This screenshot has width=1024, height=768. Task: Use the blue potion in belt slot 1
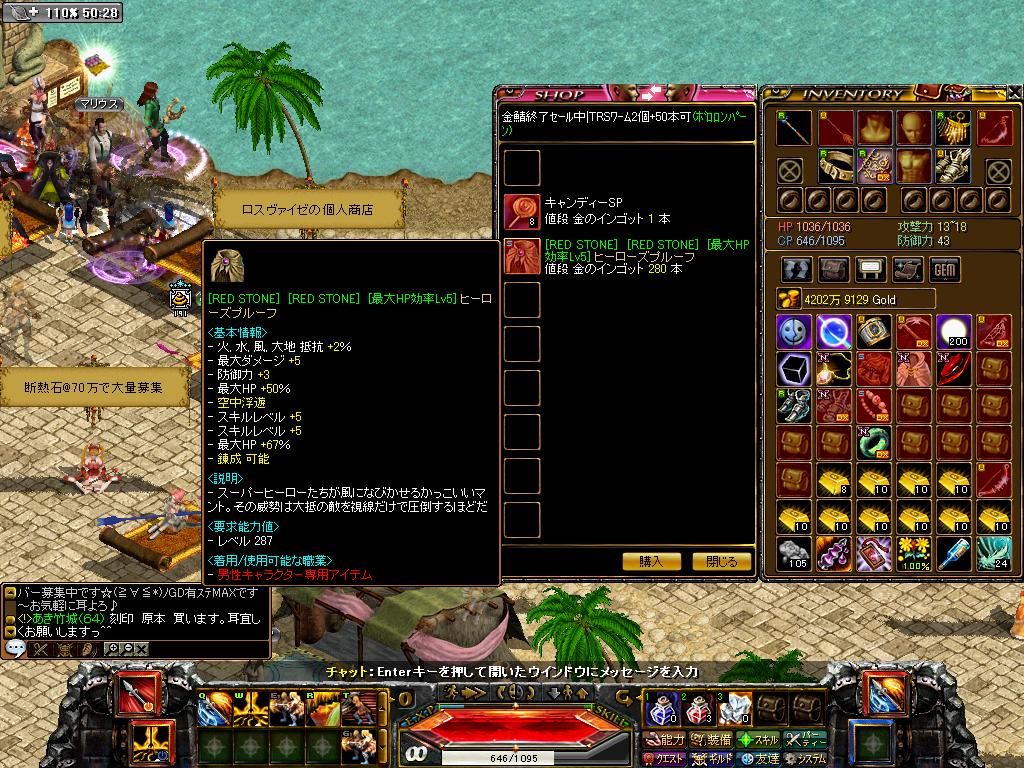662,711
